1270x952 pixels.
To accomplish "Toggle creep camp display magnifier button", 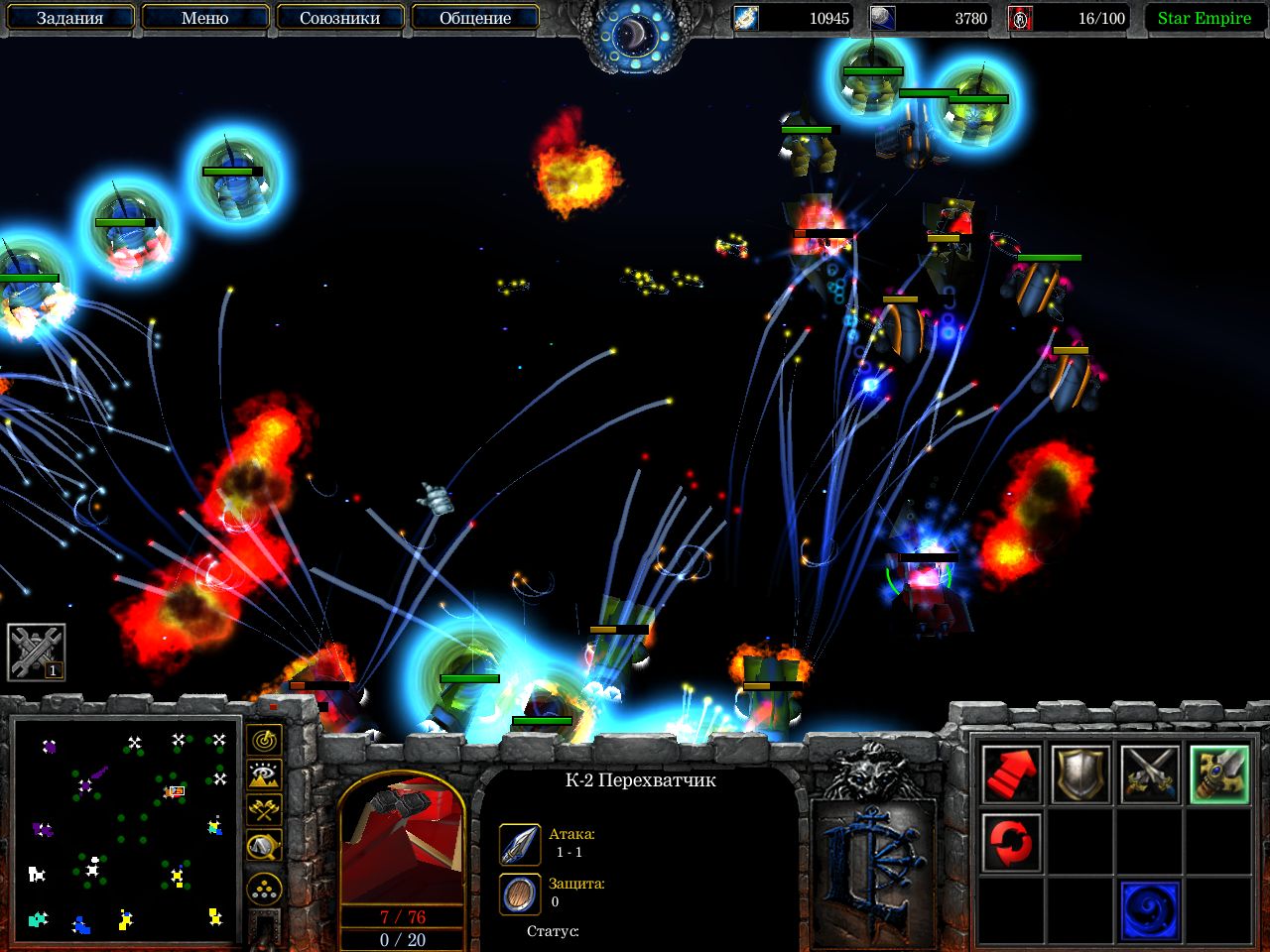I will pos(264,846).
